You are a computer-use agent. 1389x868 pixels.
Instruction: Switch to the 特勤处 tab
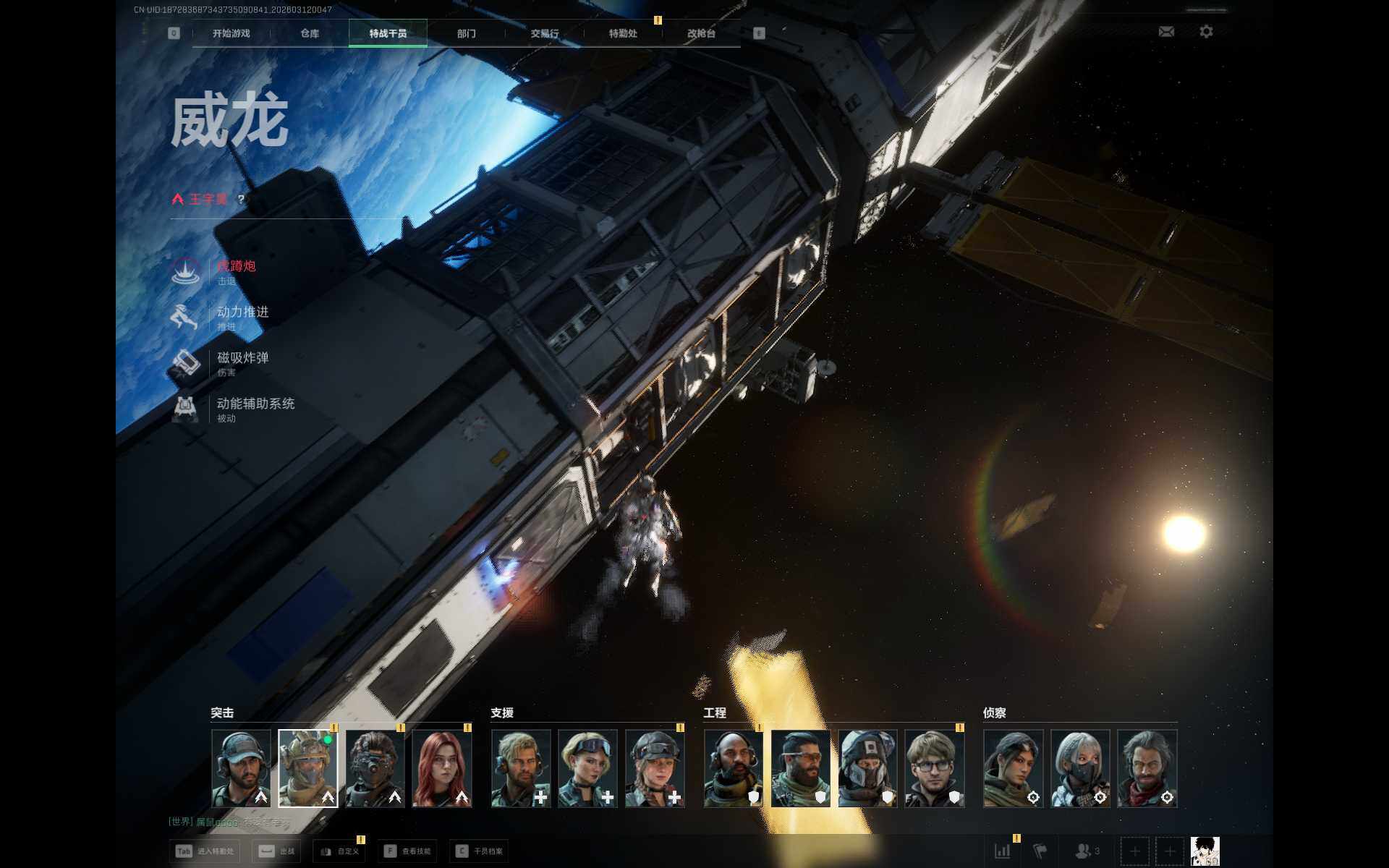[x=623, y=33]
